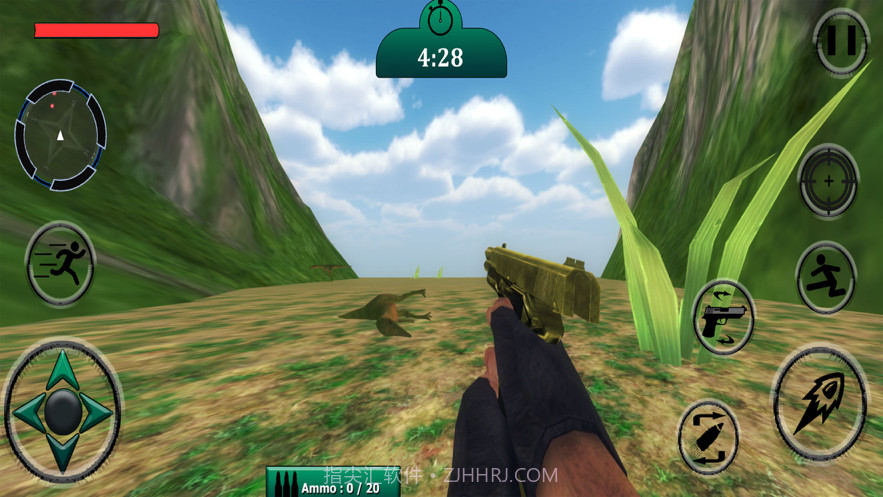Screen dimensions: 883x497
Task: Pause the game
Action: click(x=841, y=42)
